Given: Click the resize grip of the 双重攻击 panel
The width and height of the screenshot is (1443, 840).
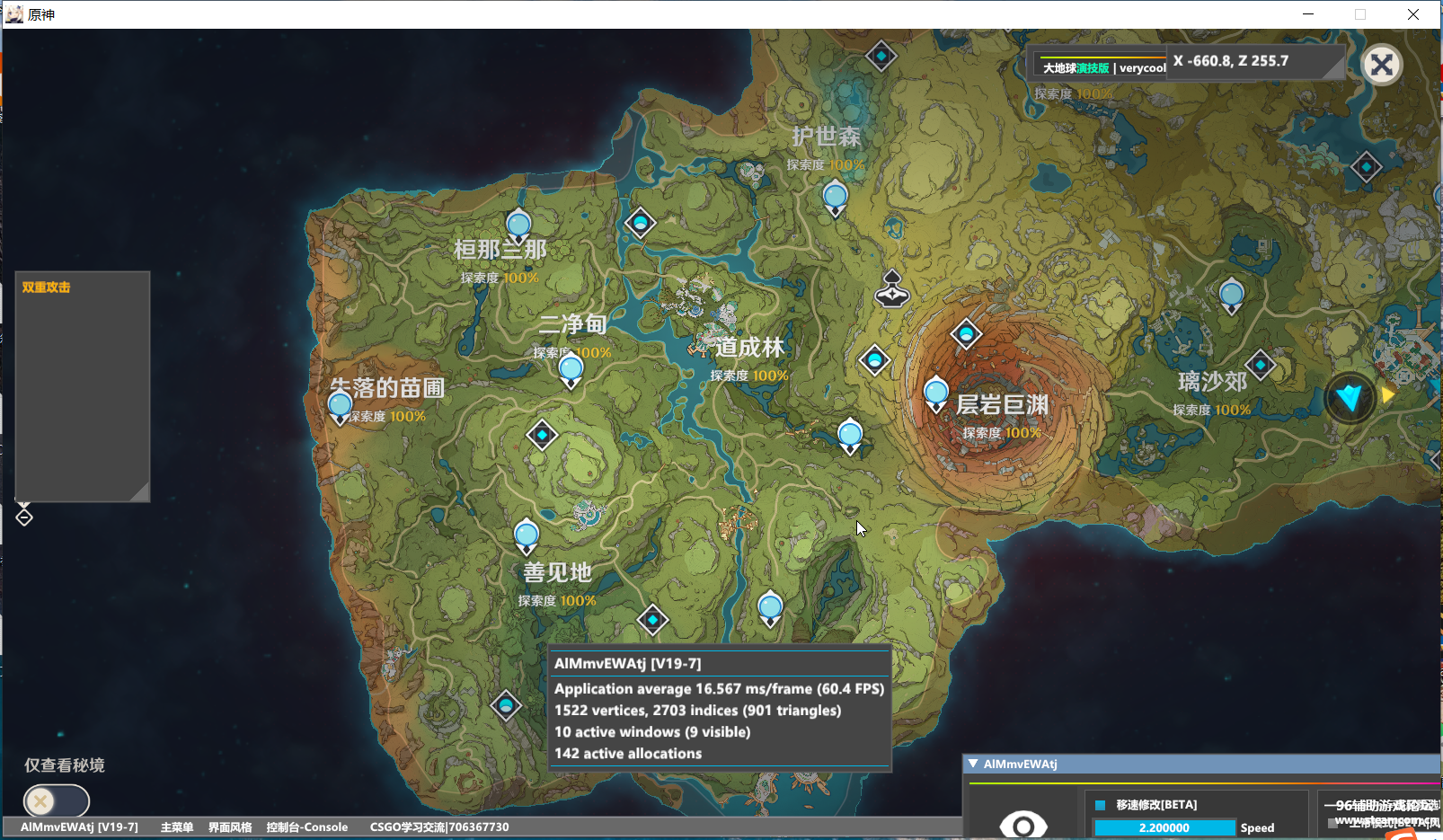Looking at the screenshot, I should [140, 492].
